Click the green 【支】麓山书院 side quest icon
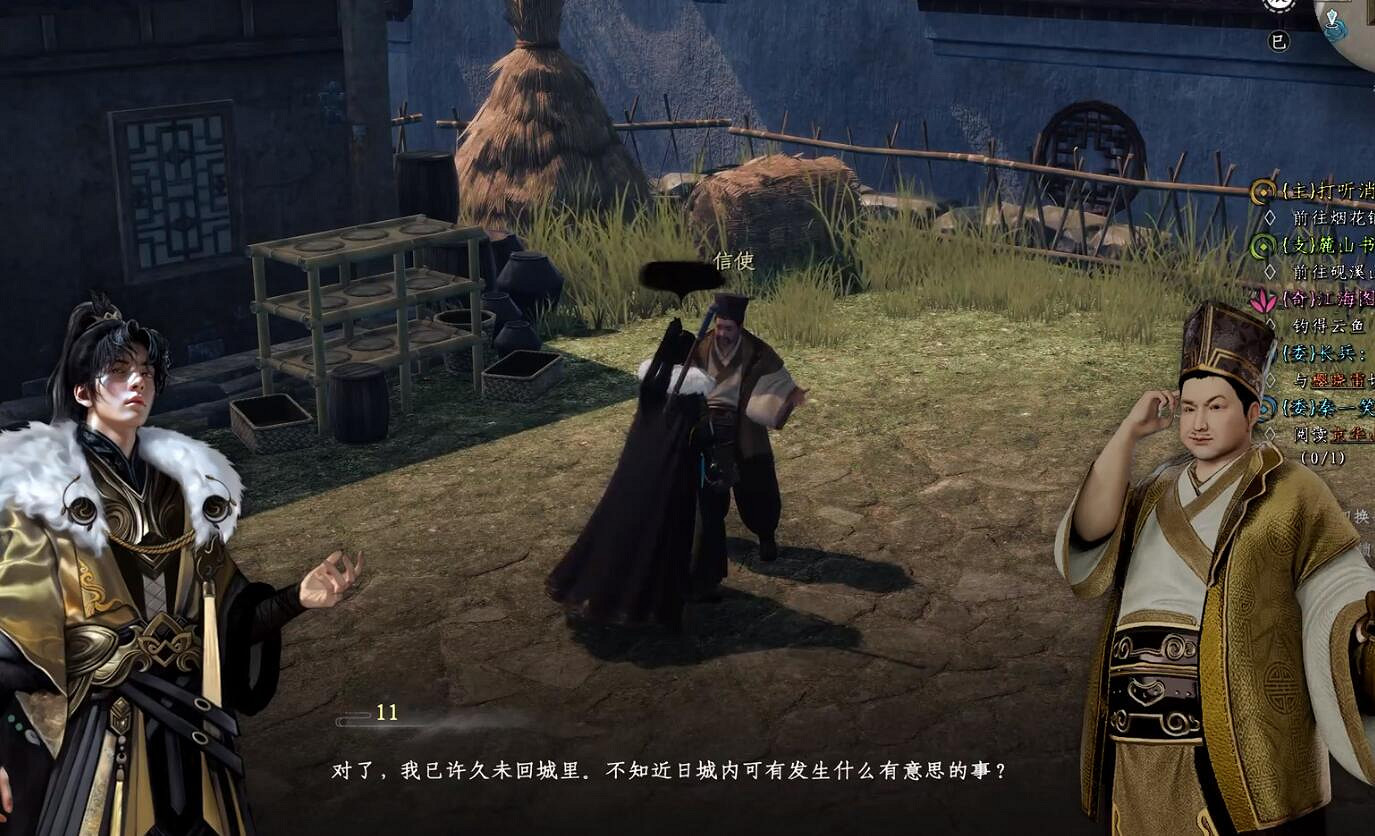The image size is (1375, 836). pyautogui.click(x=1261, y=244)
